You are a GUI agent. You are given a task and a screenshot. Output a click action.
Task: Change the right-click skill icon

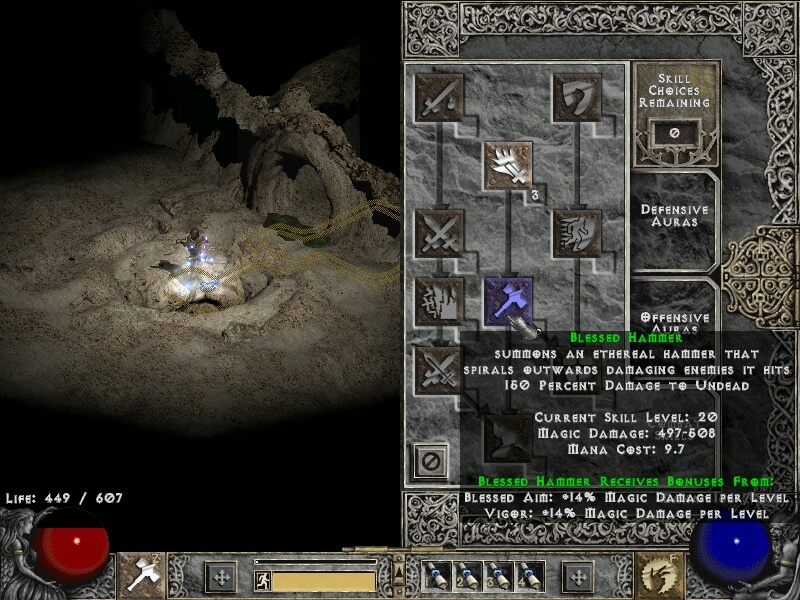pyautogui.click(x=660, y=575)
